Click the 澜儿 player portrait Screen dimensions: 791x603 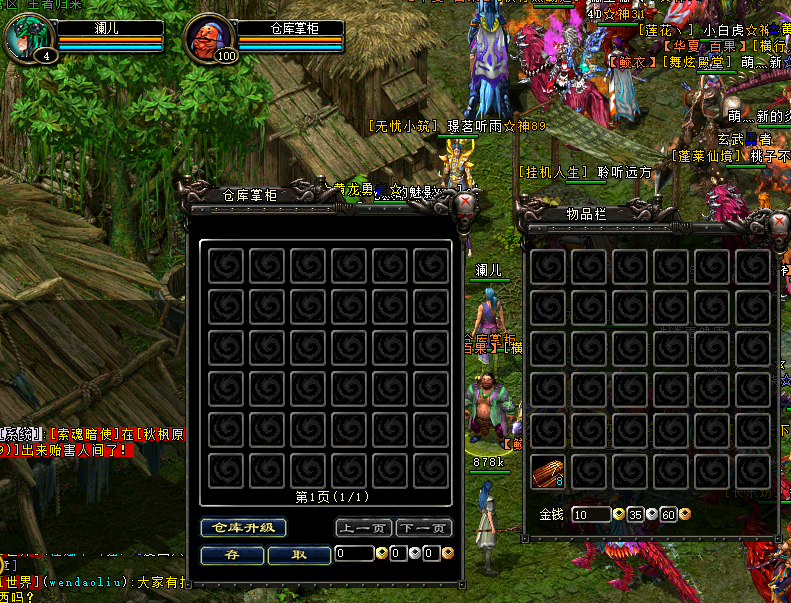(27, 38)
